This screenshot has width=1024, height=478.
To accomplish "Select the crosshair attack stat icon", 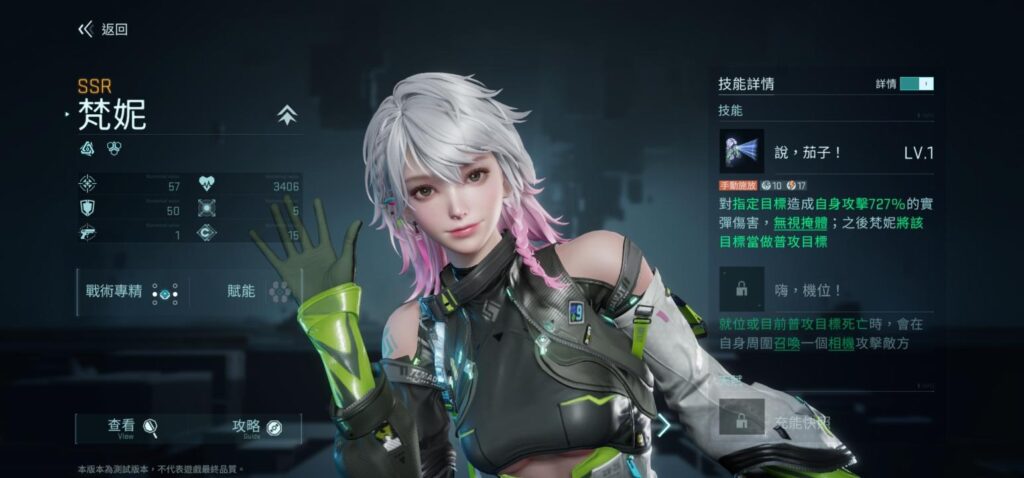I will pos(87,184).
